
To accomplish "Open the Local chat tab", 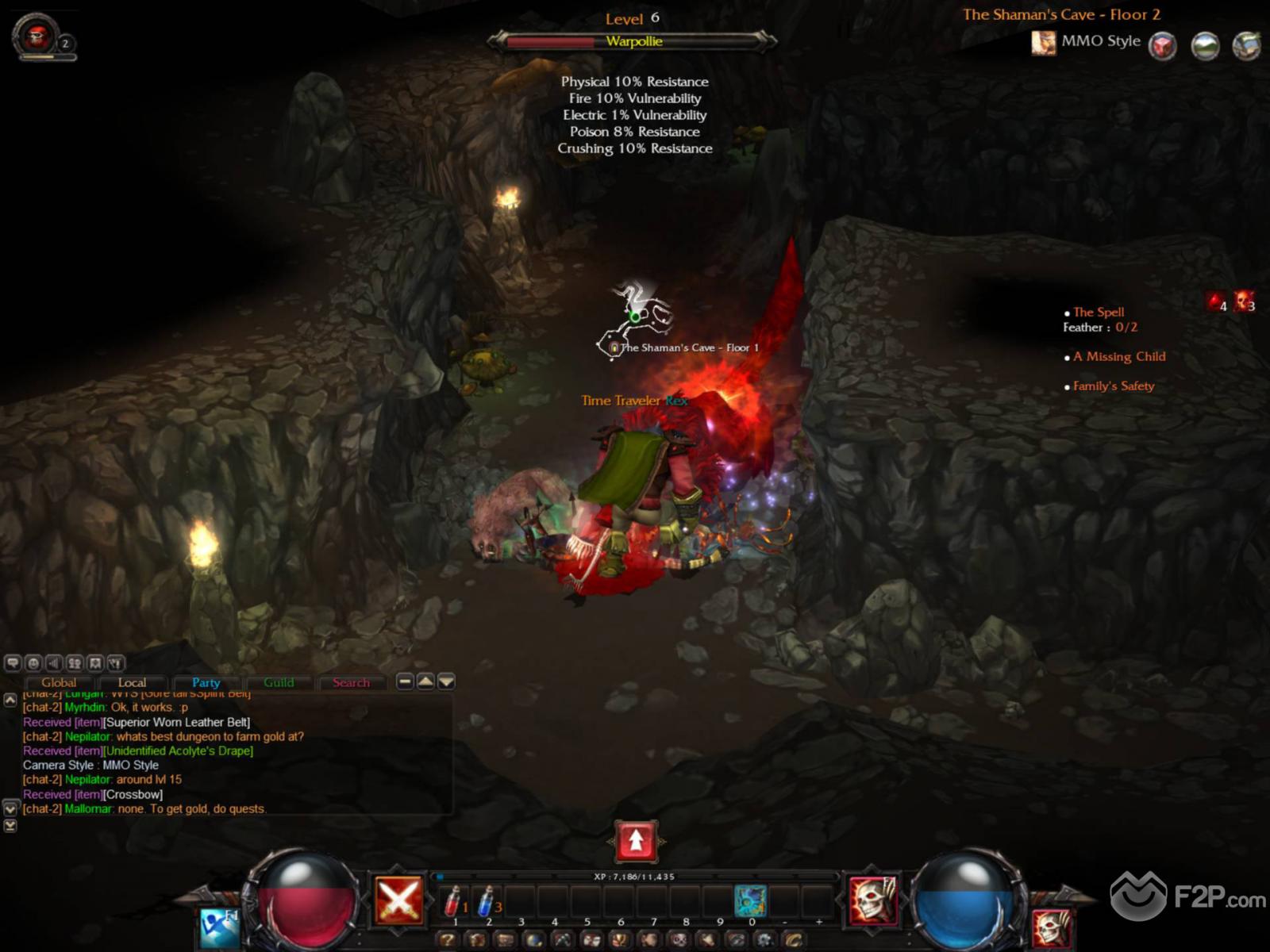I will click(x=132, y=682).
